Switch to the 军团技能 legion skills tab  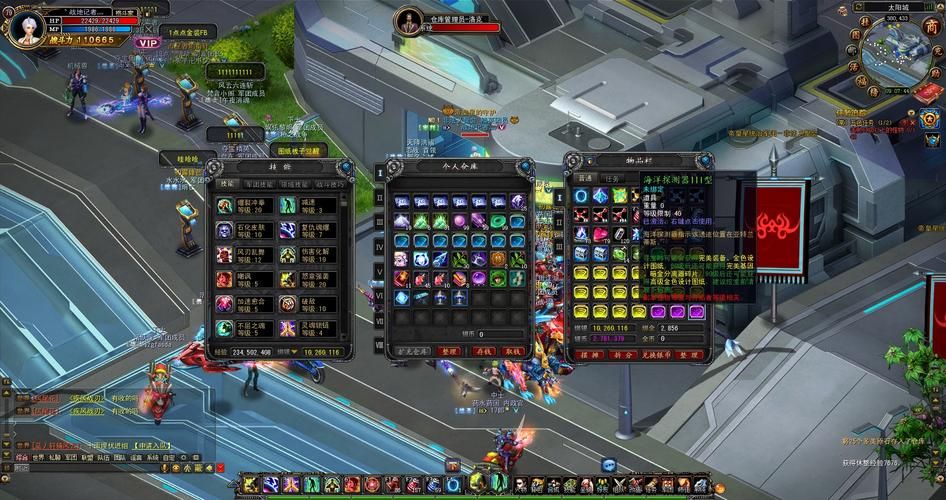pos(259,184)
